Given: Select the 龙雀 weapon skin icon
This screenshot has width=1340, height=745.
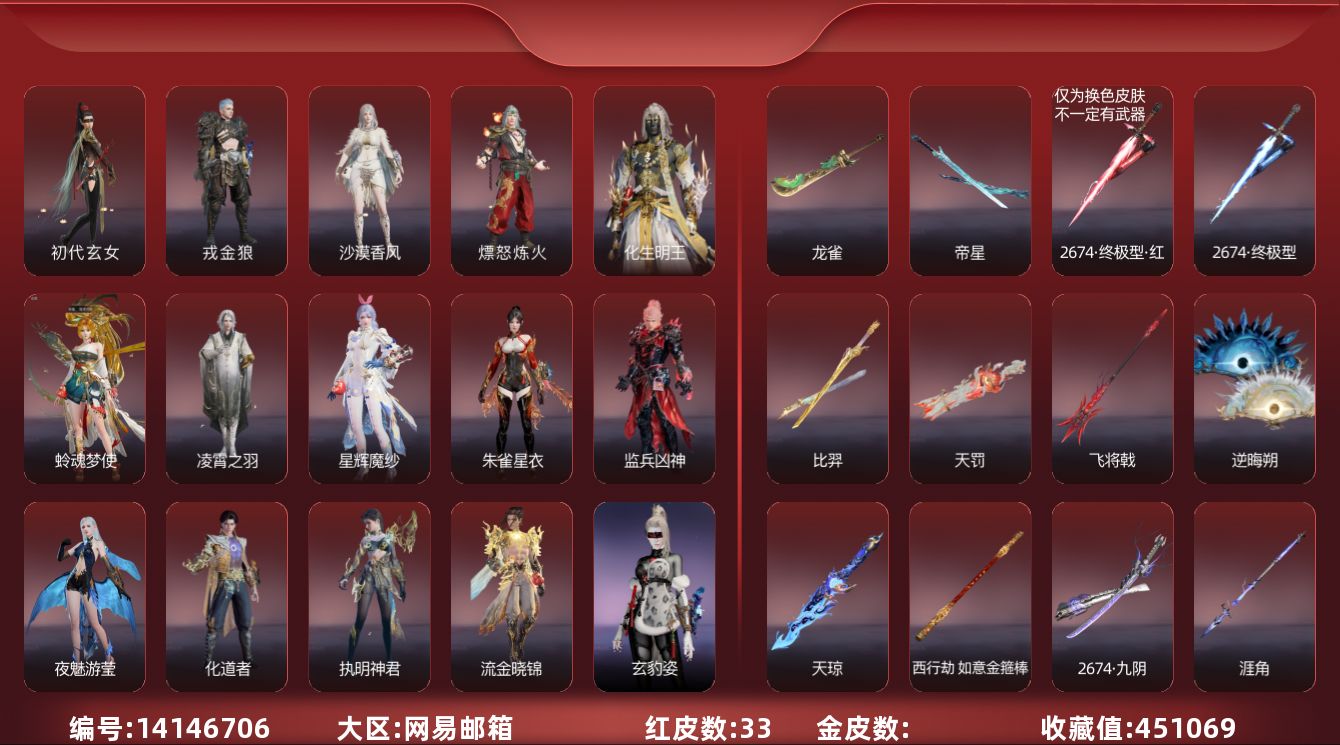Looking at the screenshot, I should (x=827, y=178).
